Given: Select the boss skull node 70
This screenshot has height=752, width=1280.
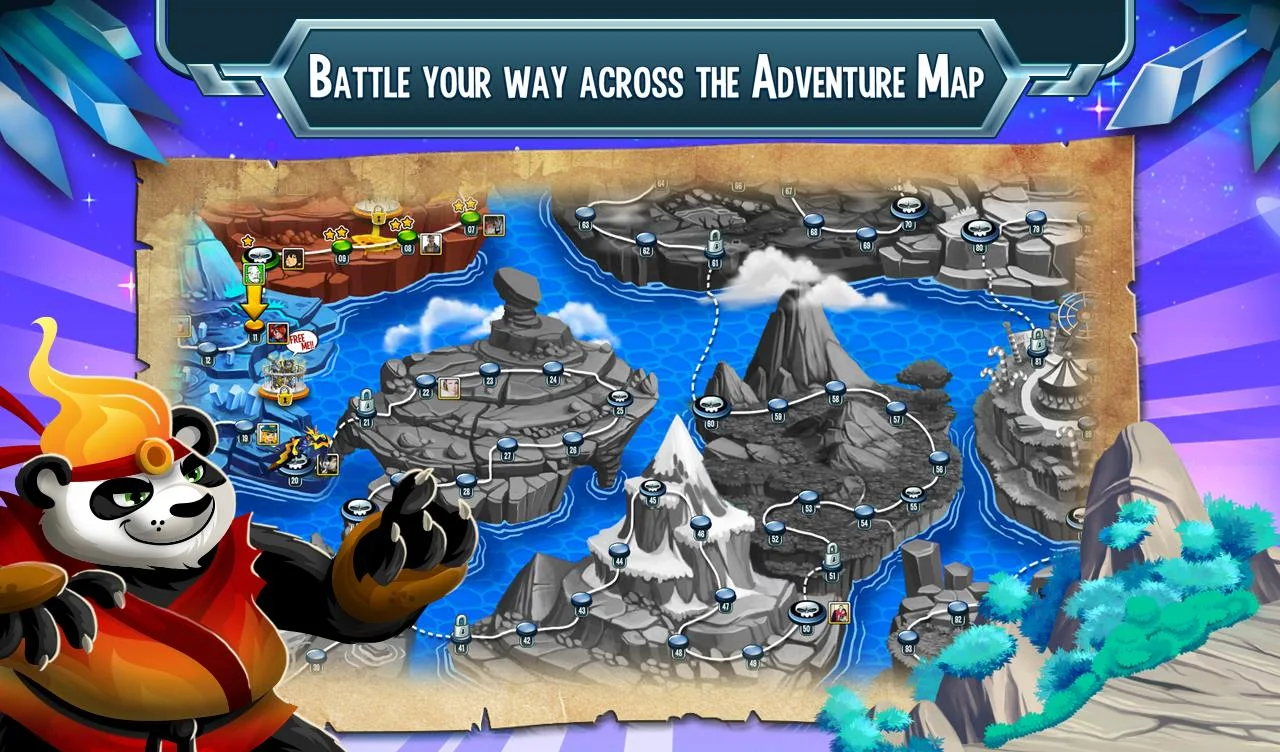Looking at the screenshot, I should (x=908, y=206).
